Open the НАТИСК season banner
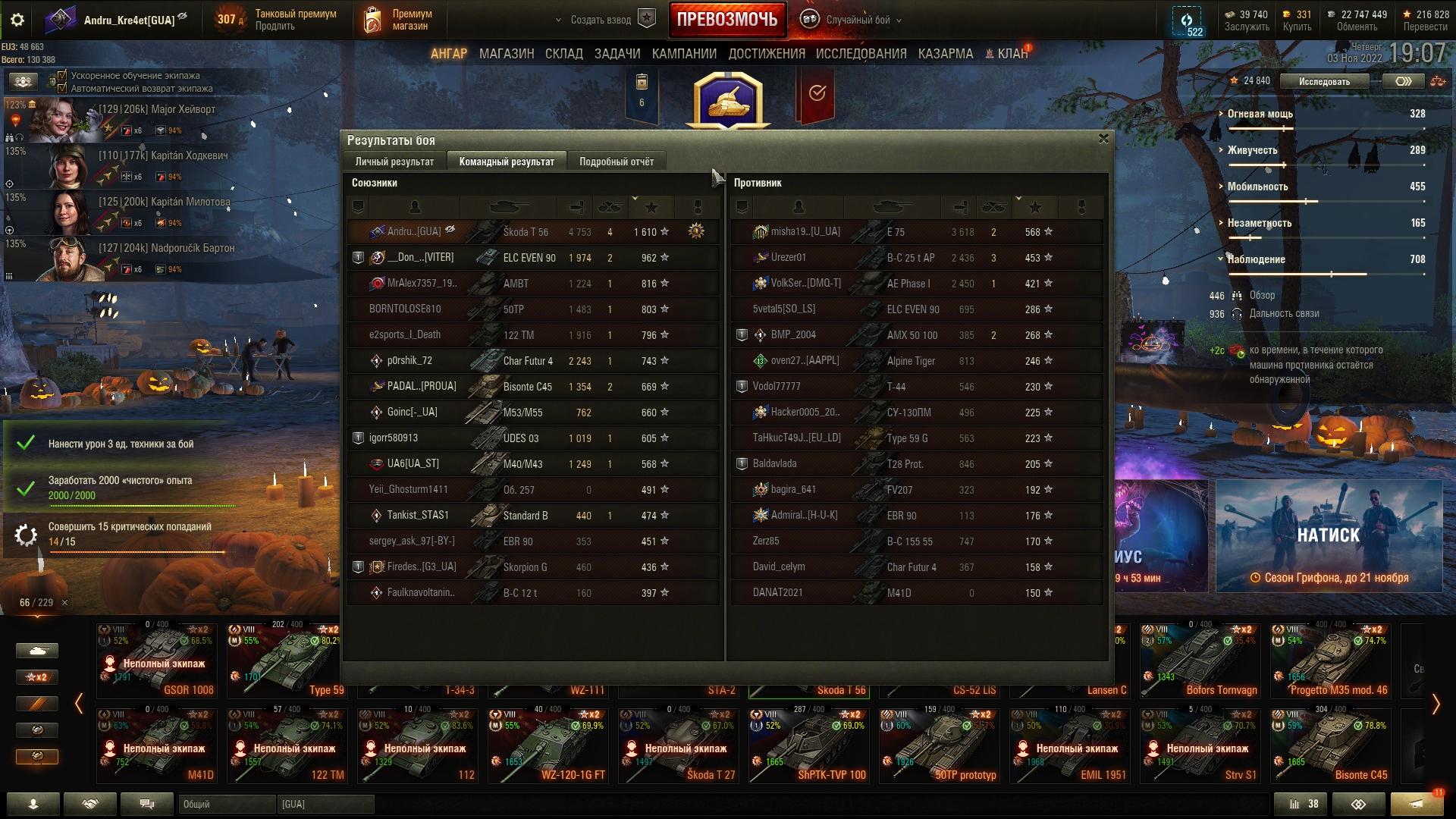1456x819 pixels. [x=1329, y=535]
